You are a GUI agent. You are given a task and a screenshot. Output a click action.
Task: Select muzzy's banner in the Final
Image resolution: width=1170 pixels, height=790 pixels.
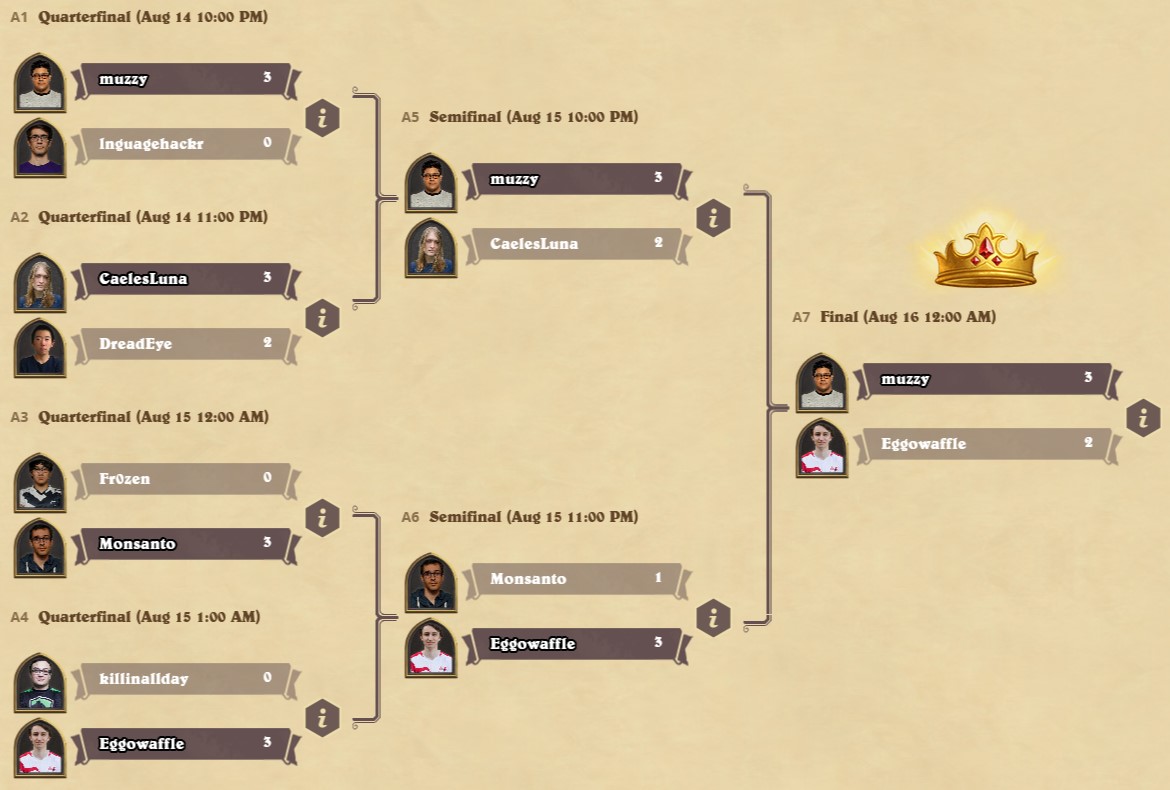coord(985,380)
